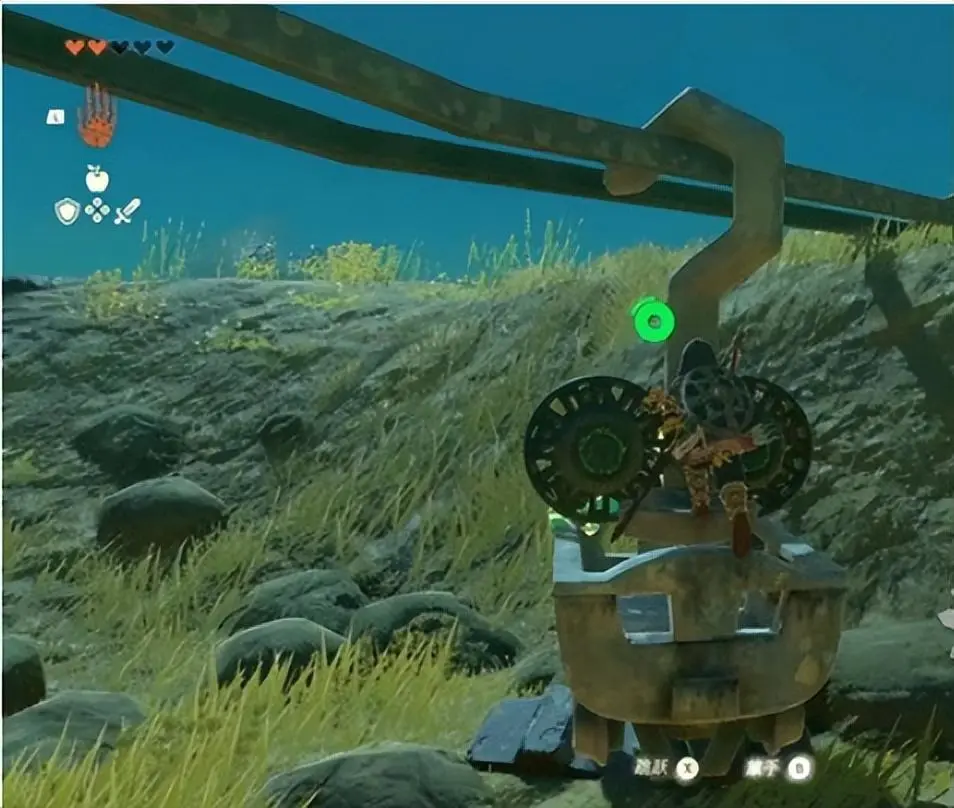Select the shield quick-select icon
The image size is (954, 808).
click(67, 210)
